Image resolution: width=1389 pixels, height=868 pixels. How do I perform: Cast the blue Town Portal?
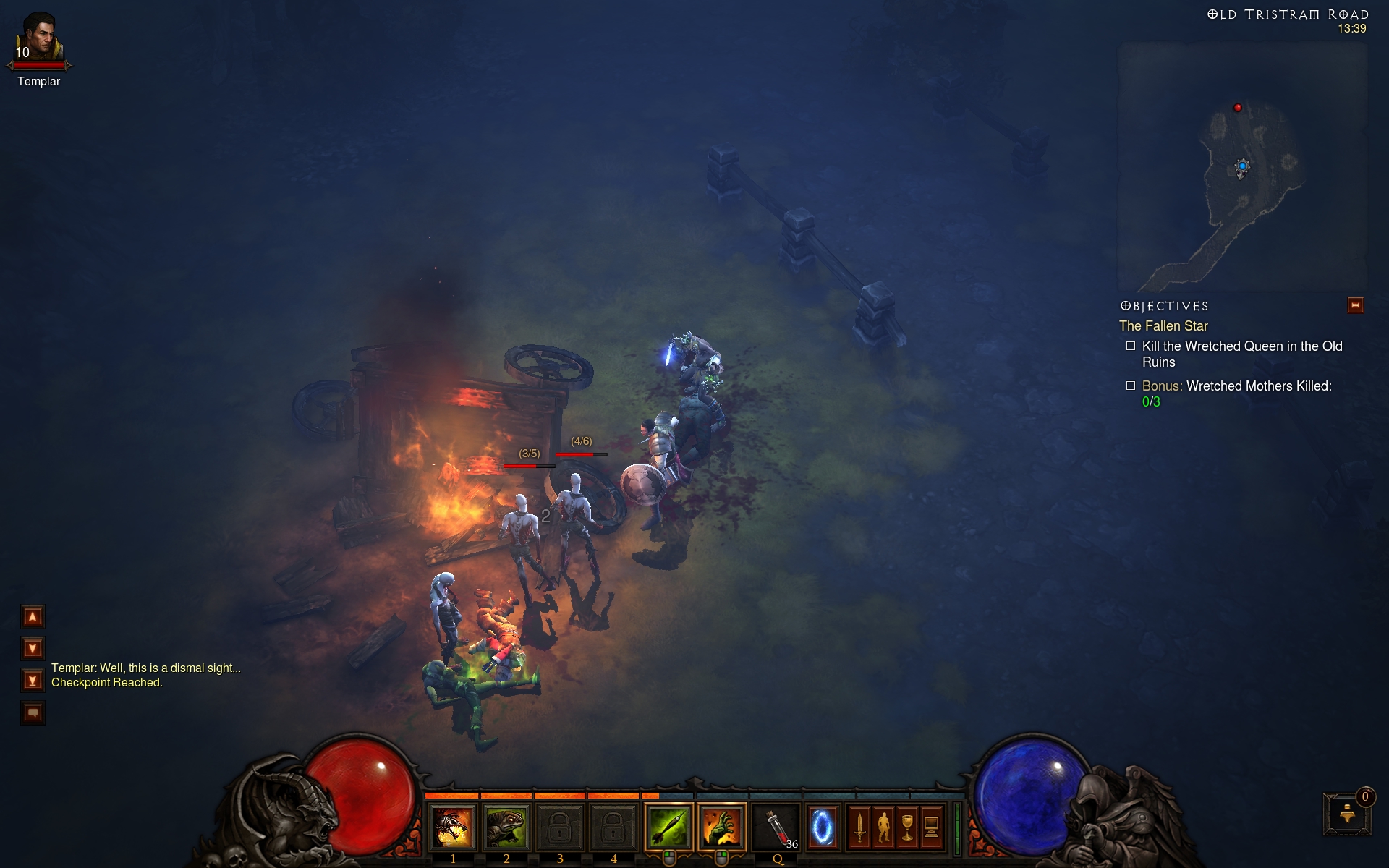pos(823,827)
